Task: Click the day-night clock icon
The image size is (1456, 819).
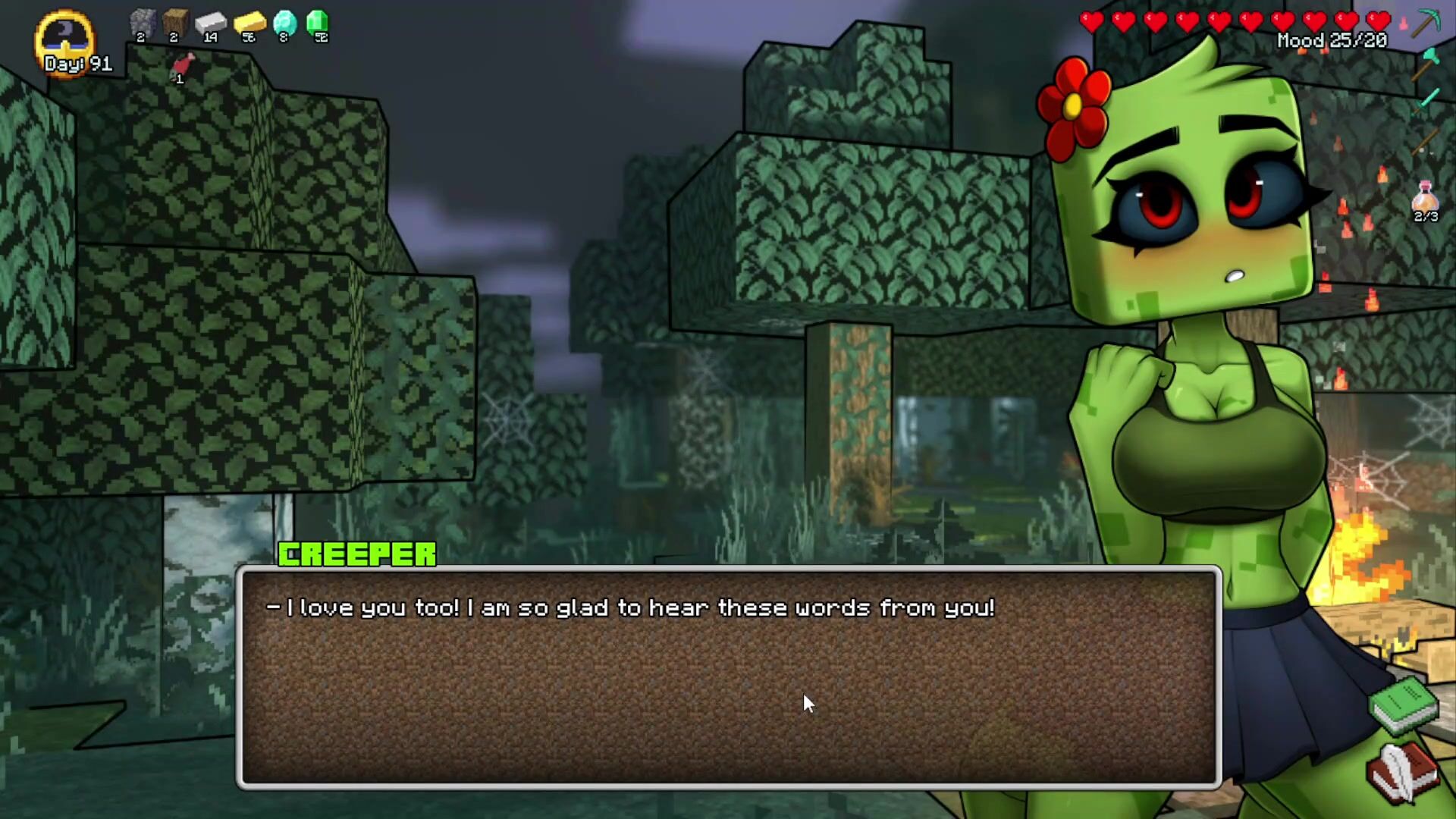Action: tap(65, 38)
